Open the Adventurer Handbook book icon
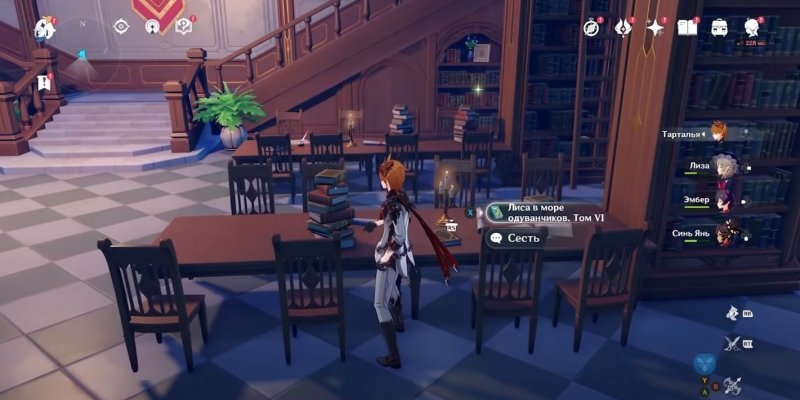The width and height of the screenshot is (800, 400). [x=687, y=27]
